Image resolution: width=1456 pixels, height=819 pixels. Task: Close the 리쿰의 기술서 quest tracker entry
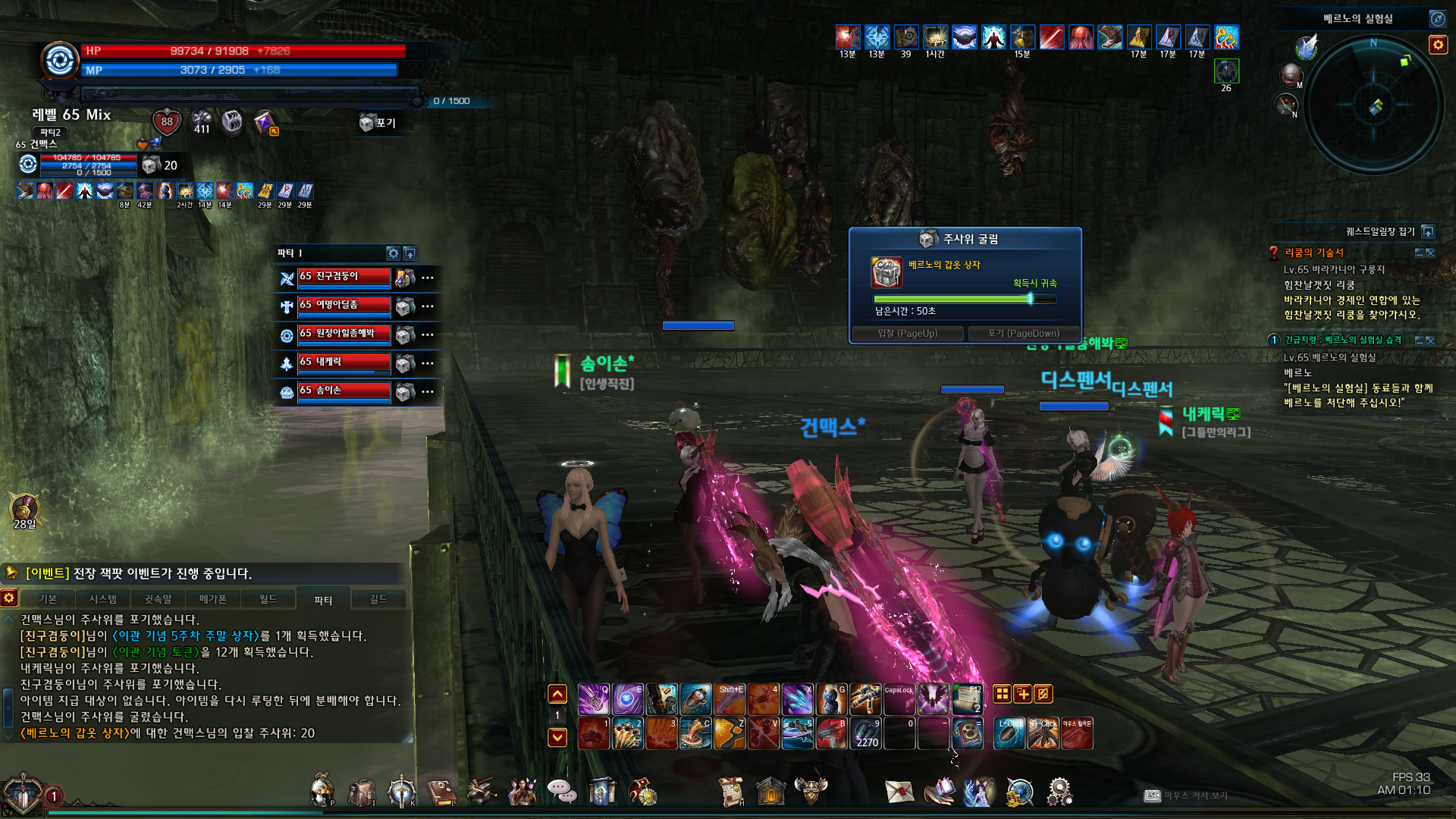1430,253
